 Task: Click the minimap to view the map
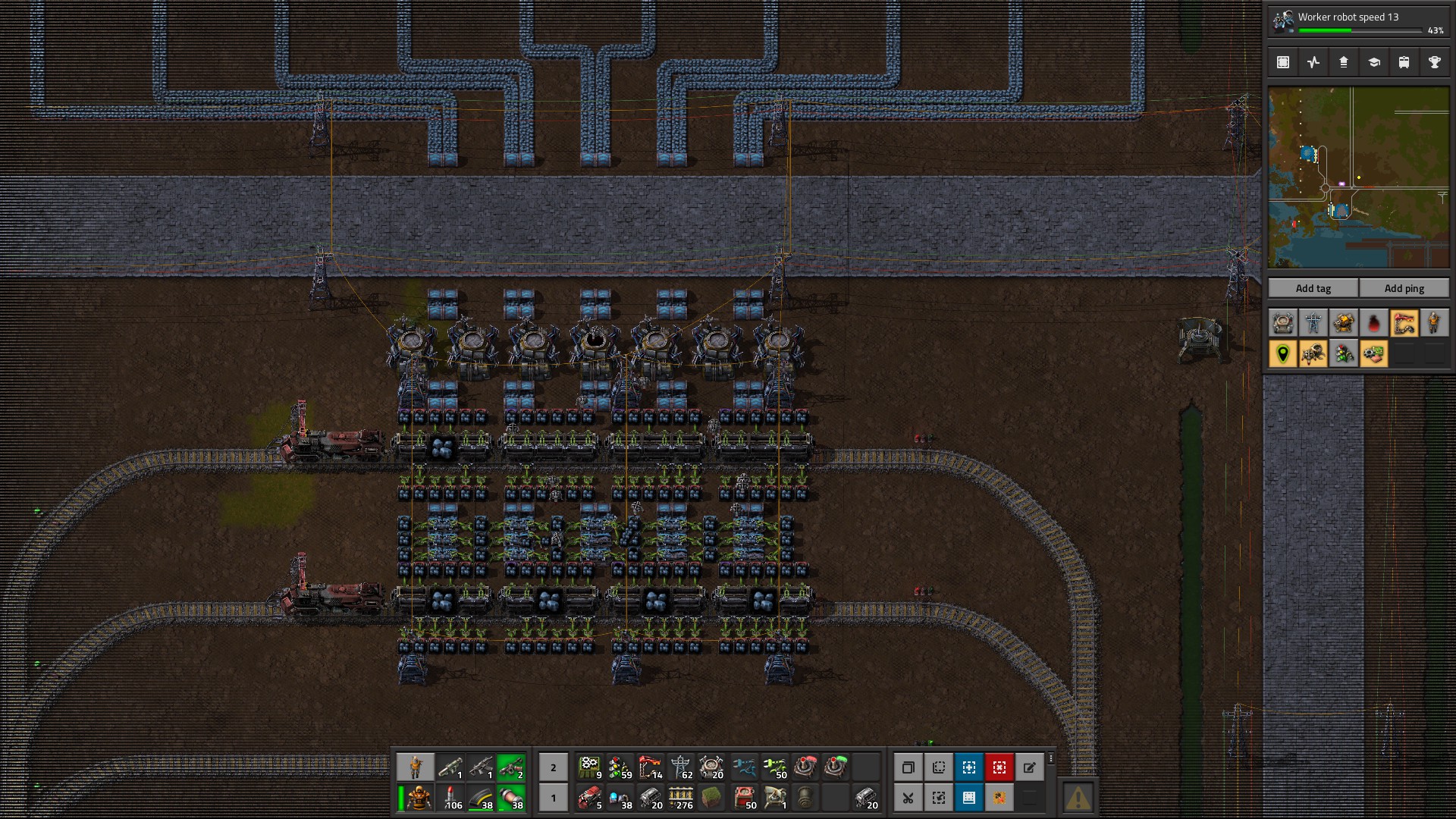pyautogui.click(x=1360, y=178)
